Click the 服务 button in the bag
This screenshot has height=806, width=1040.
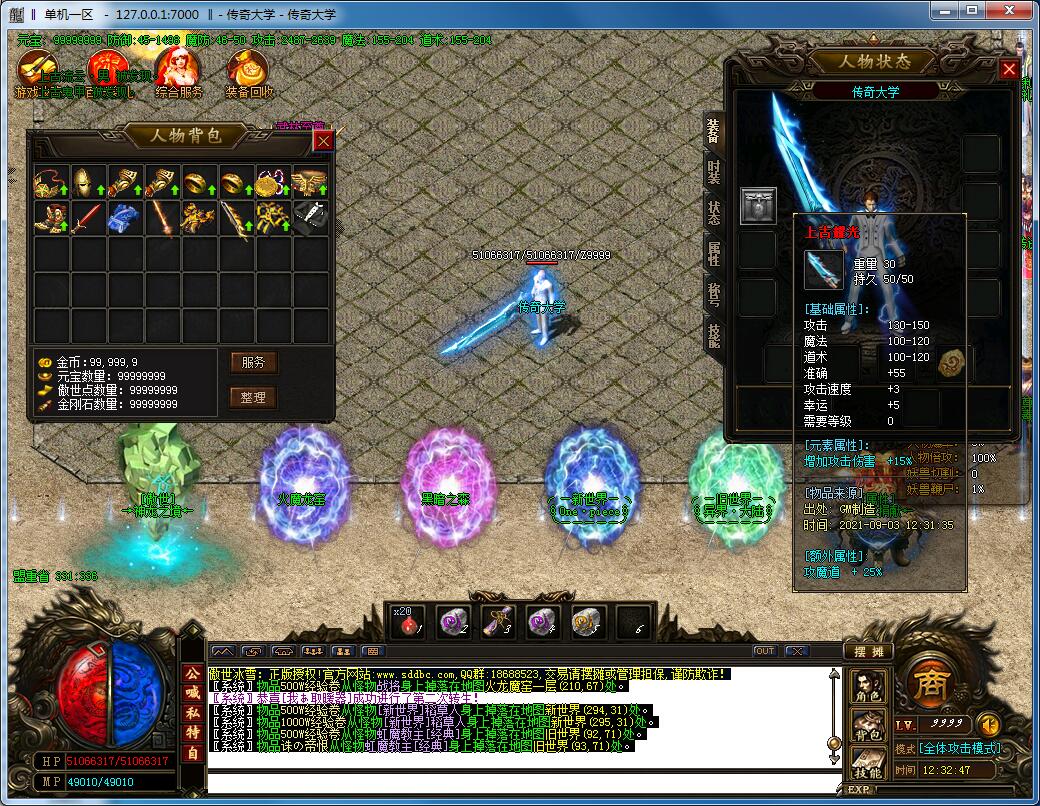253,362
